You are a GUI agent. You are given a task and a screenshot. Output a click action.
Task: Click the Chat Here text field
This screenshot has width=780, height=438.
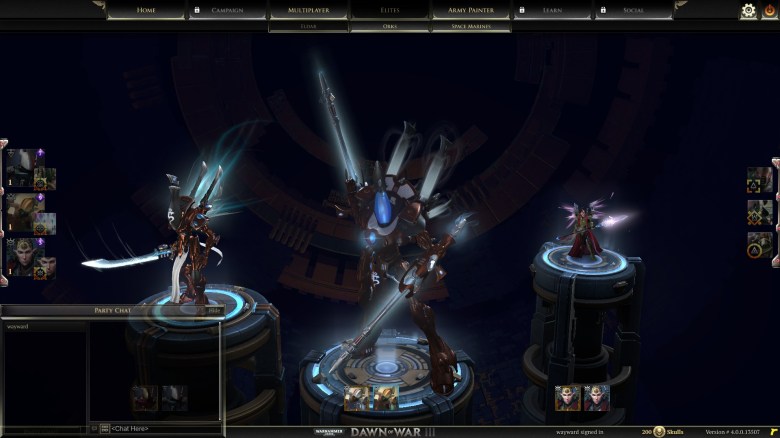[x=160, y=428]
